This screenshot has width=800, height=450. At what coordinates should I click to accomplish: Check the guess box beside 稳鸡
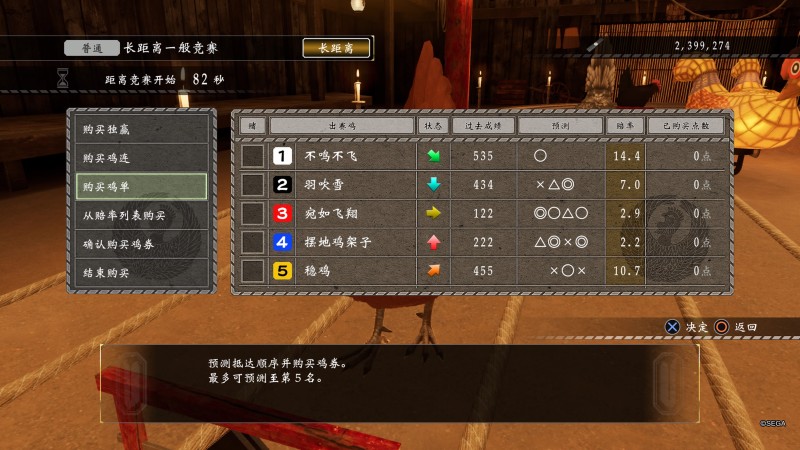(x=253, y=270)
